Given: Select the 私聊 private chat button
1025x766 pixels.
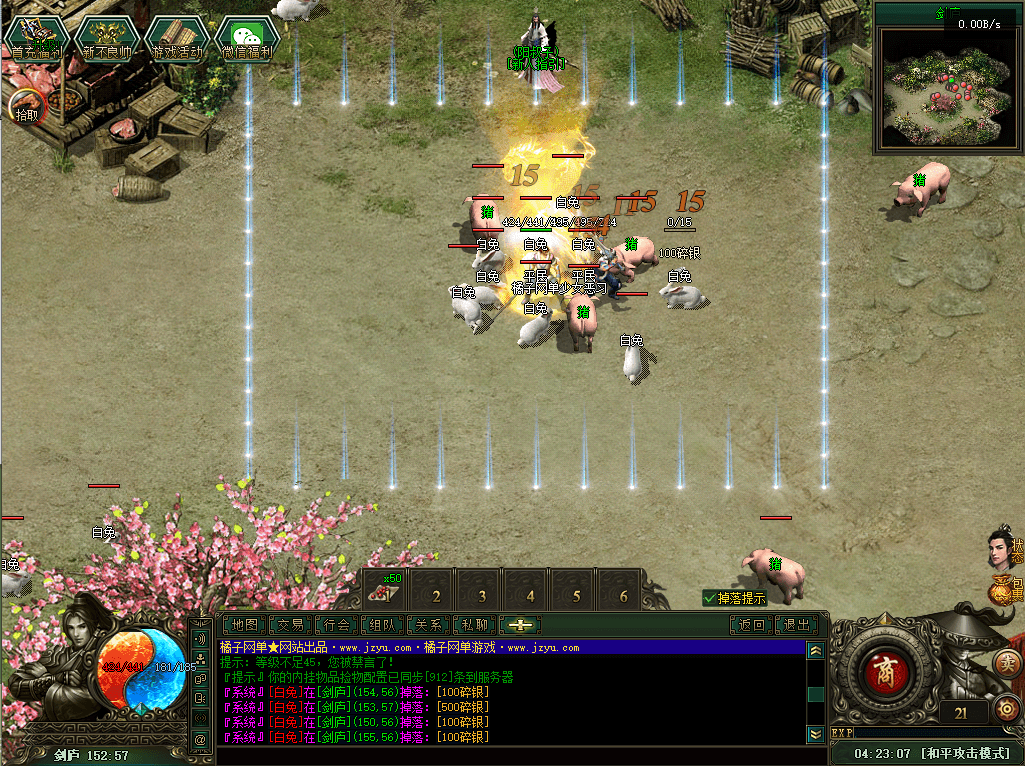Looking at the screenshot, I should (474, 625).
